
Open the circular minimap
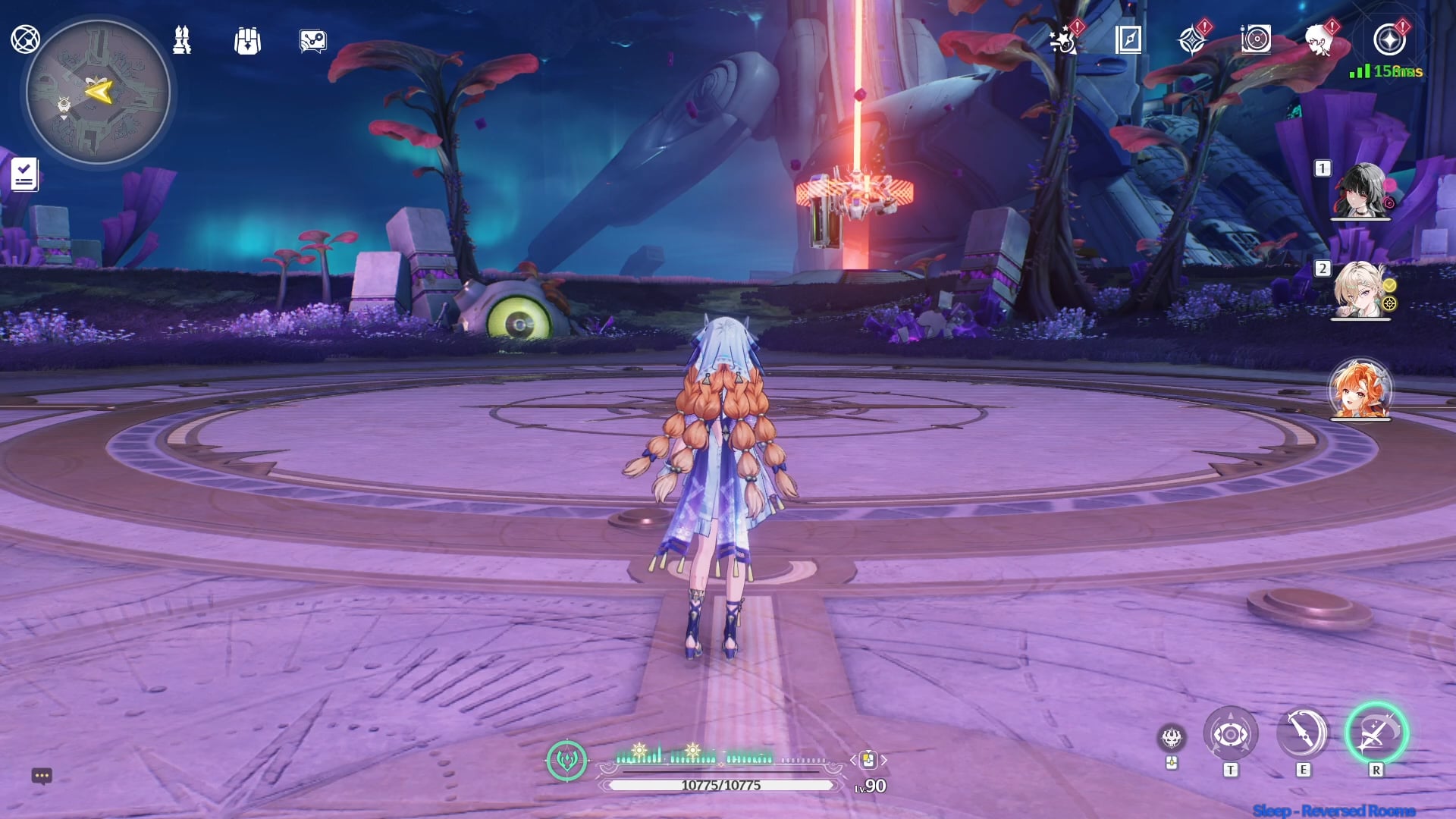point(98,92)
